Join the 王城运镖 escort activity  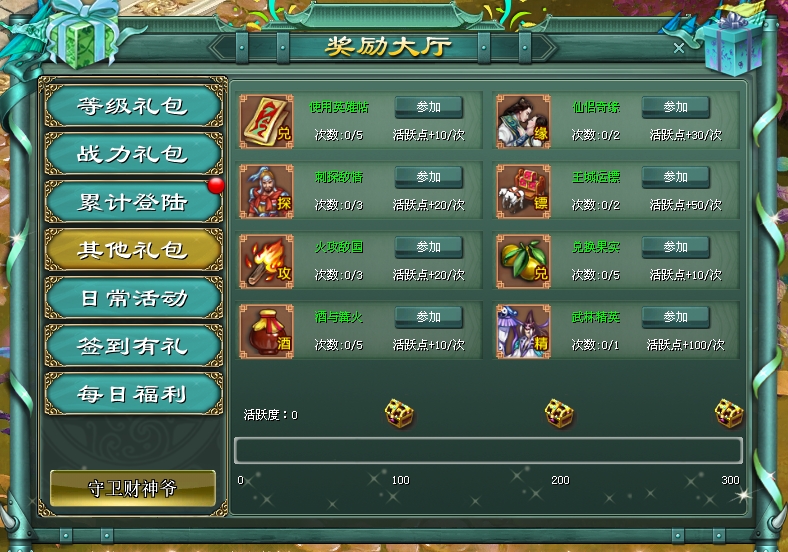coord(675,177)
